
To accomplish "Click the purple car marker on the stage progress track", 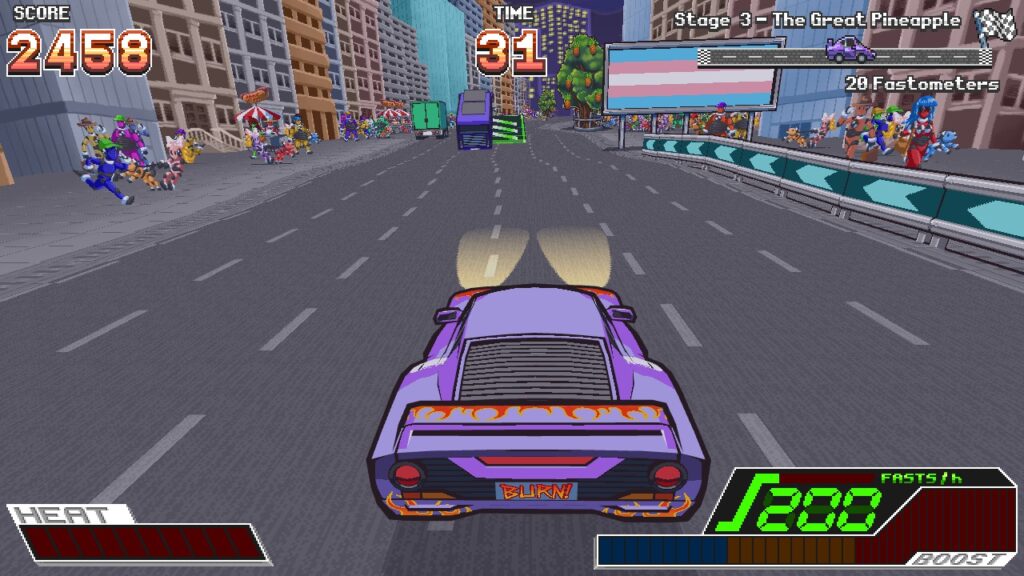I will [848, 49].
